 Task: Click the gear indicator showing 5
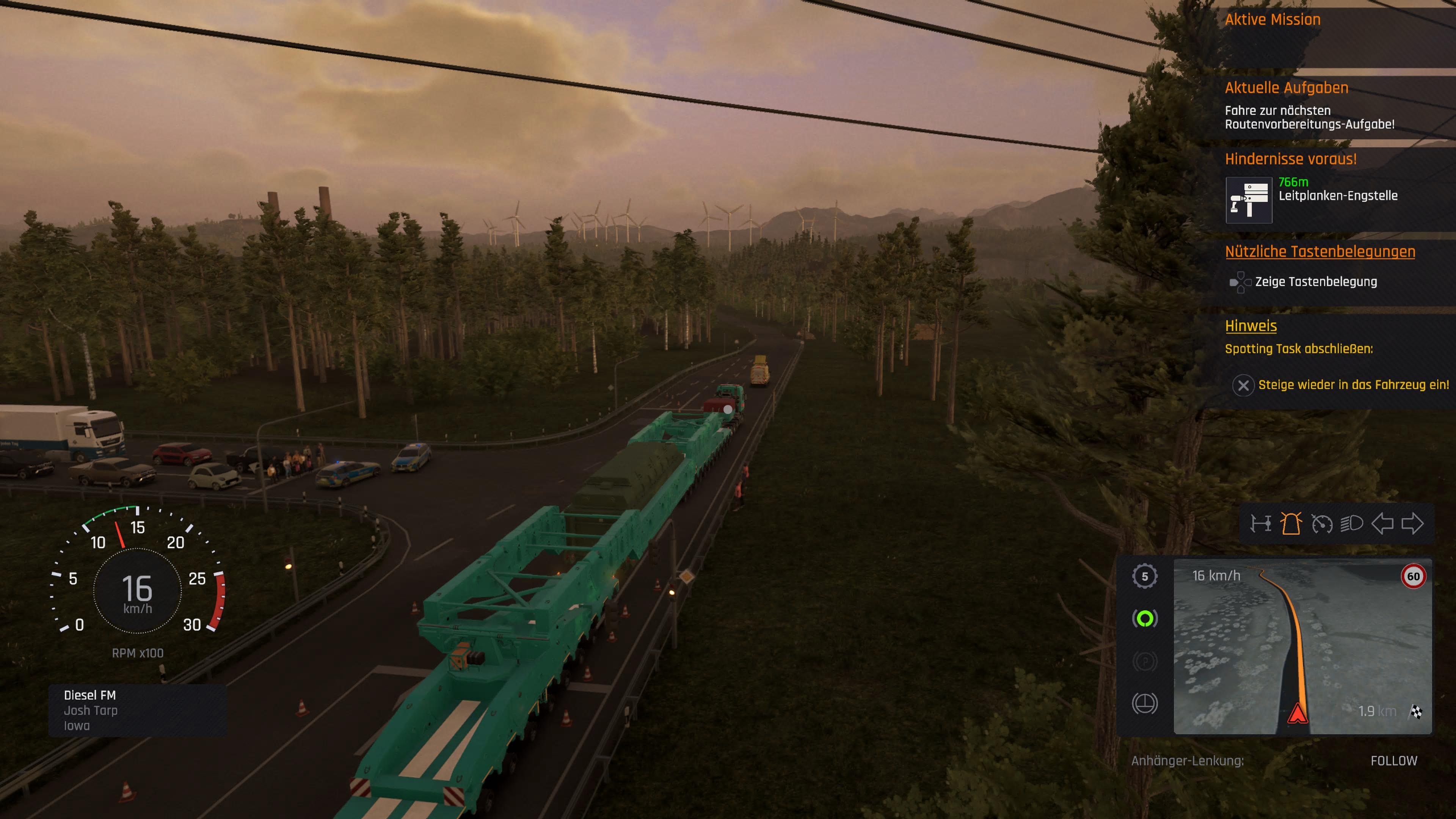pos(1146,576)
